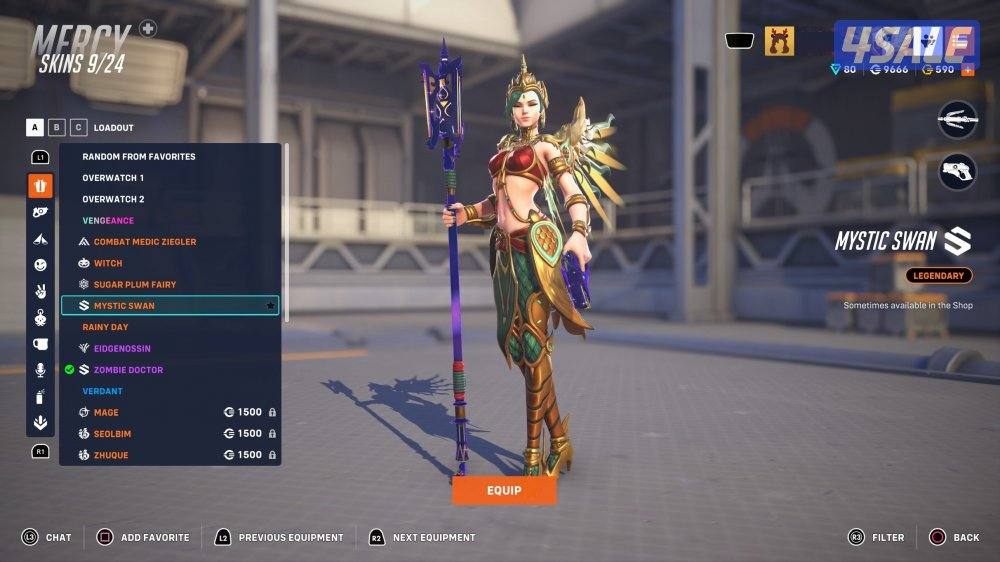1000x562 pixels.
Task: Choose the Random From Favorites option
Action: (138, 157)
